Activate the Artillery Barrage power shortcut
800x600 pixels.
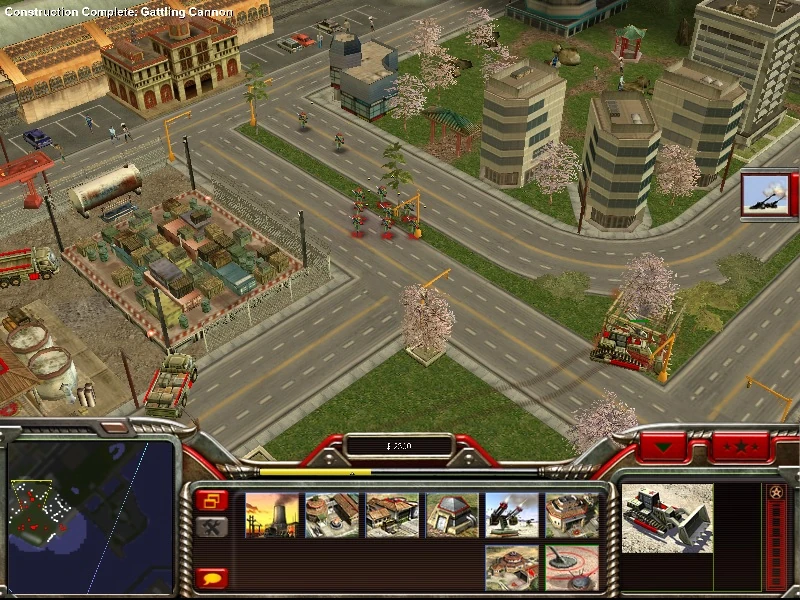point(765,194)
